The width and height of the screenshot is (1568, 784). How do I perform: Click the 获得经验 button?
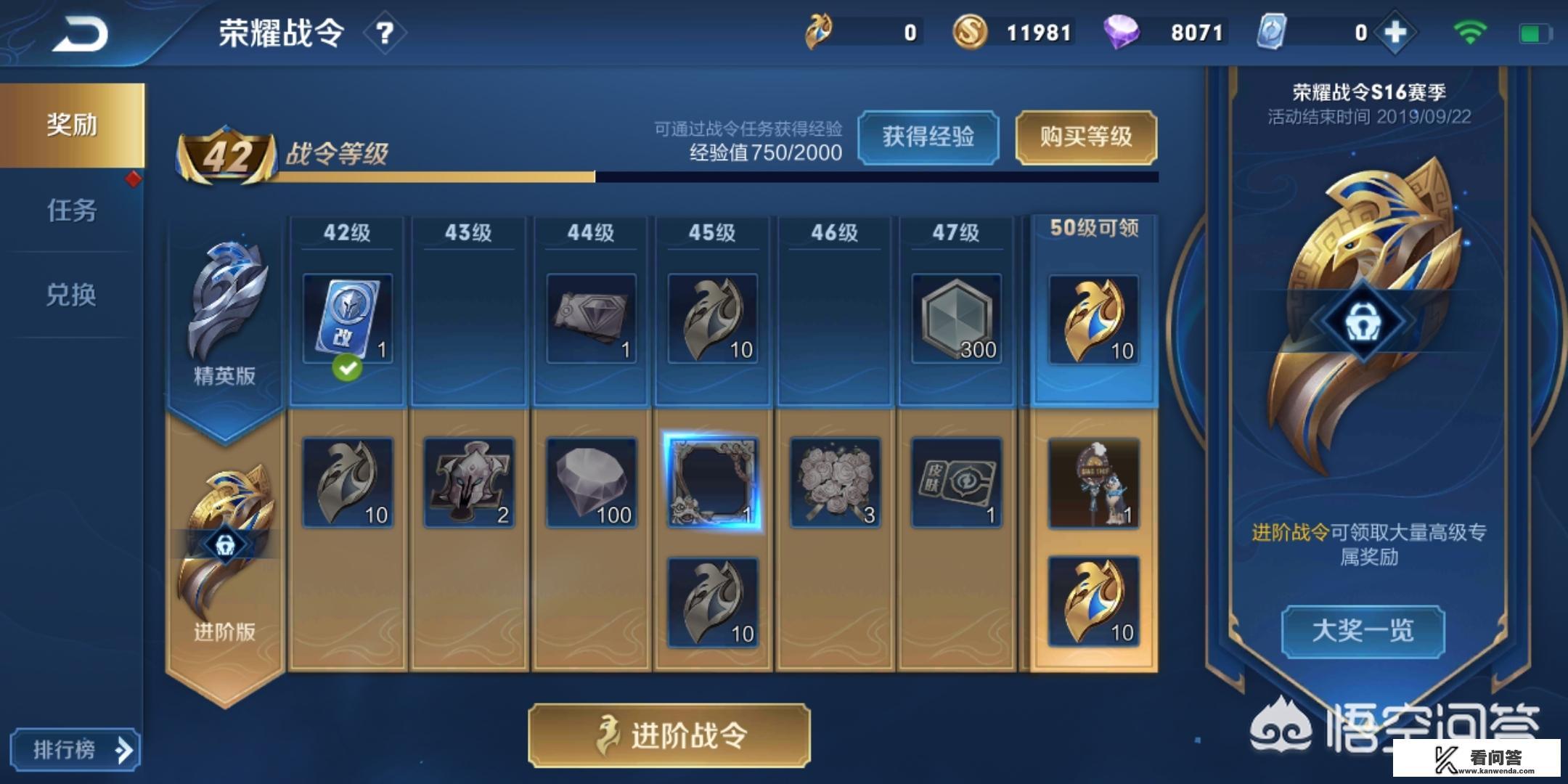tap(931, 139)
